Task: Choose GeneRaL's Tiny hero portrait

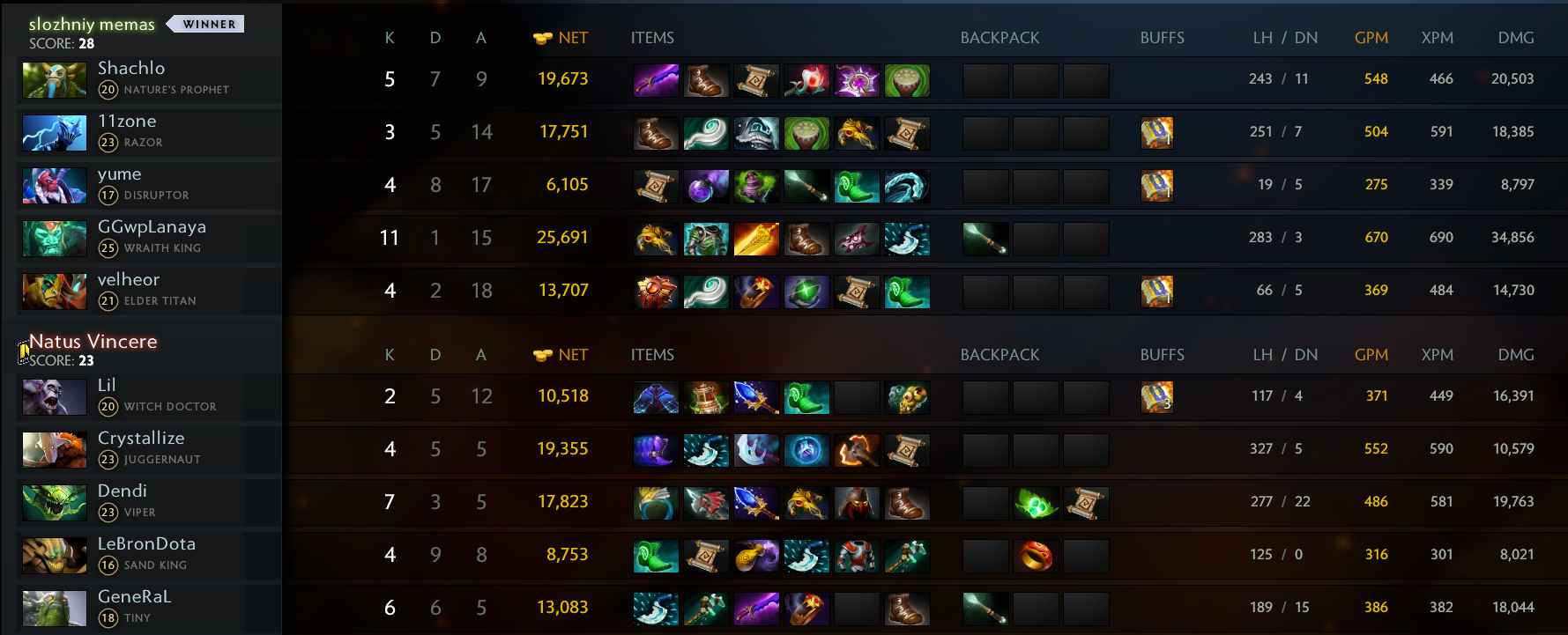Action: point(54,609)
